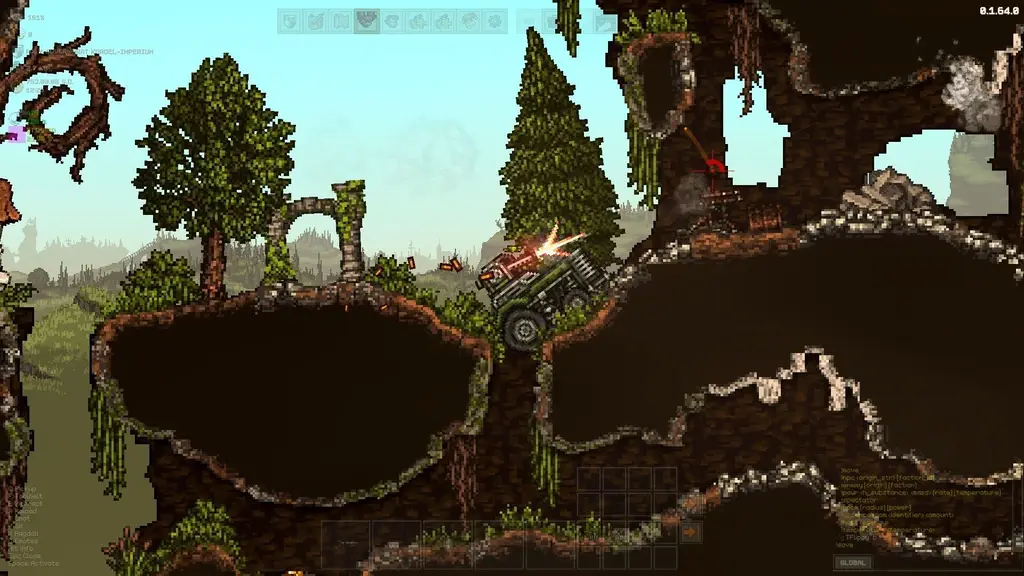1024x576 pixels.
Task: Click the orange arrow beside the hotbar
Action: point(690,533)
